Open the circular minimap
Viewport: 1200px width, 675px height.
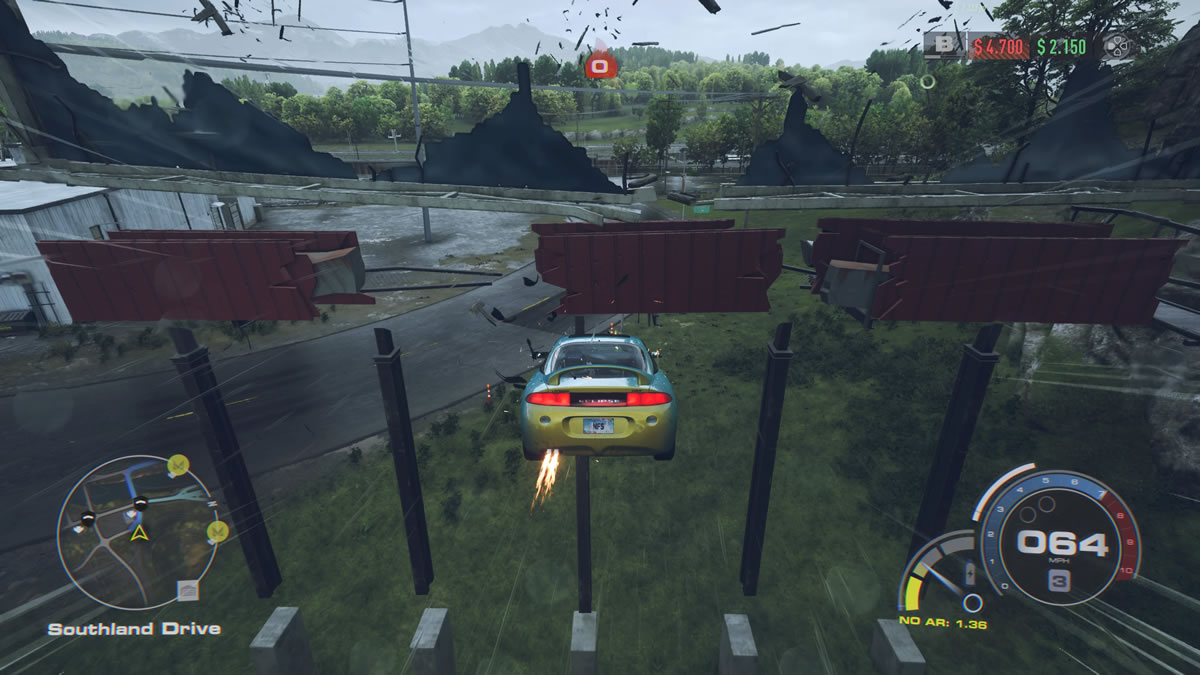[137, 531]
